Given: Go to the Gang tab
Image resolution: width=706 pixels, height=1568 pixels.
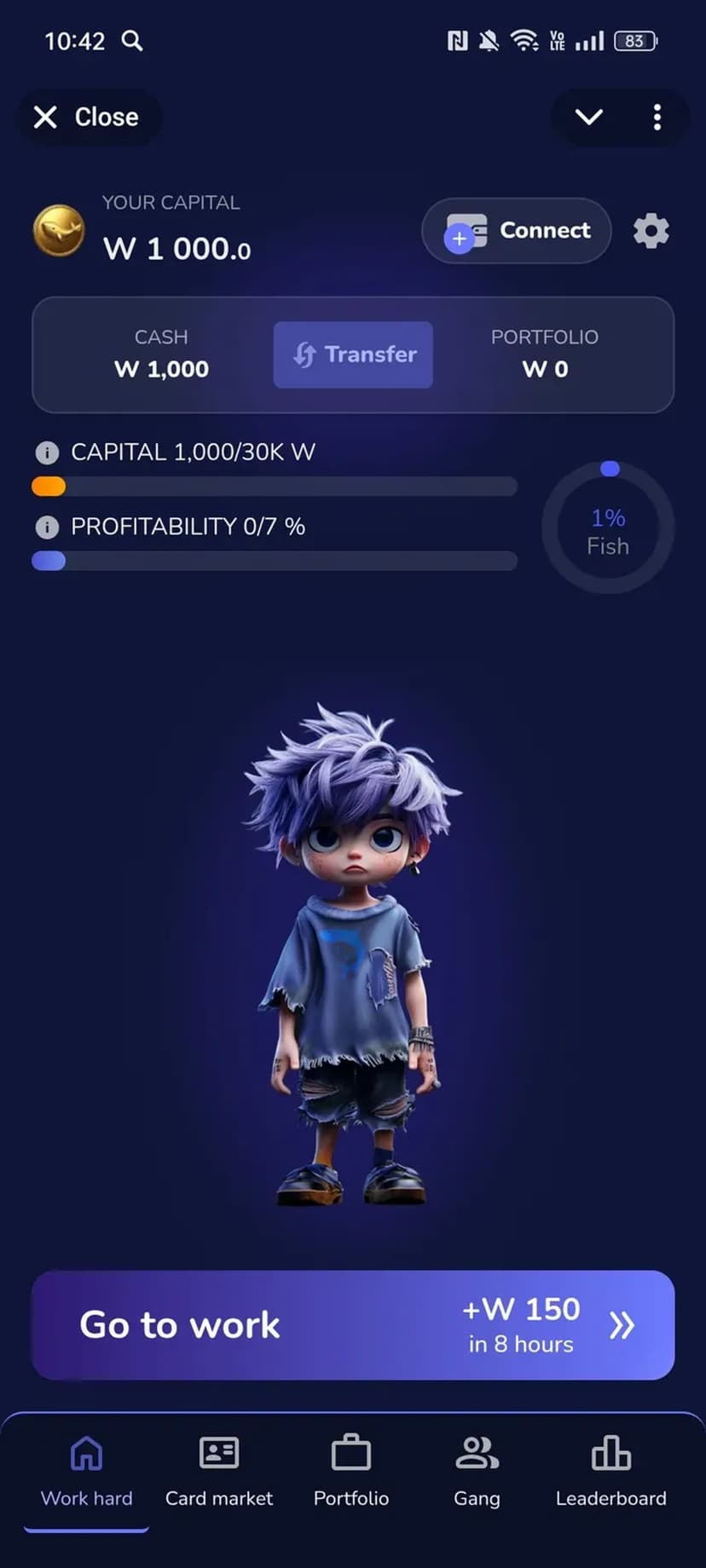Looking at the screenshot, I should pyautogui.click(x=477, y=1471).
